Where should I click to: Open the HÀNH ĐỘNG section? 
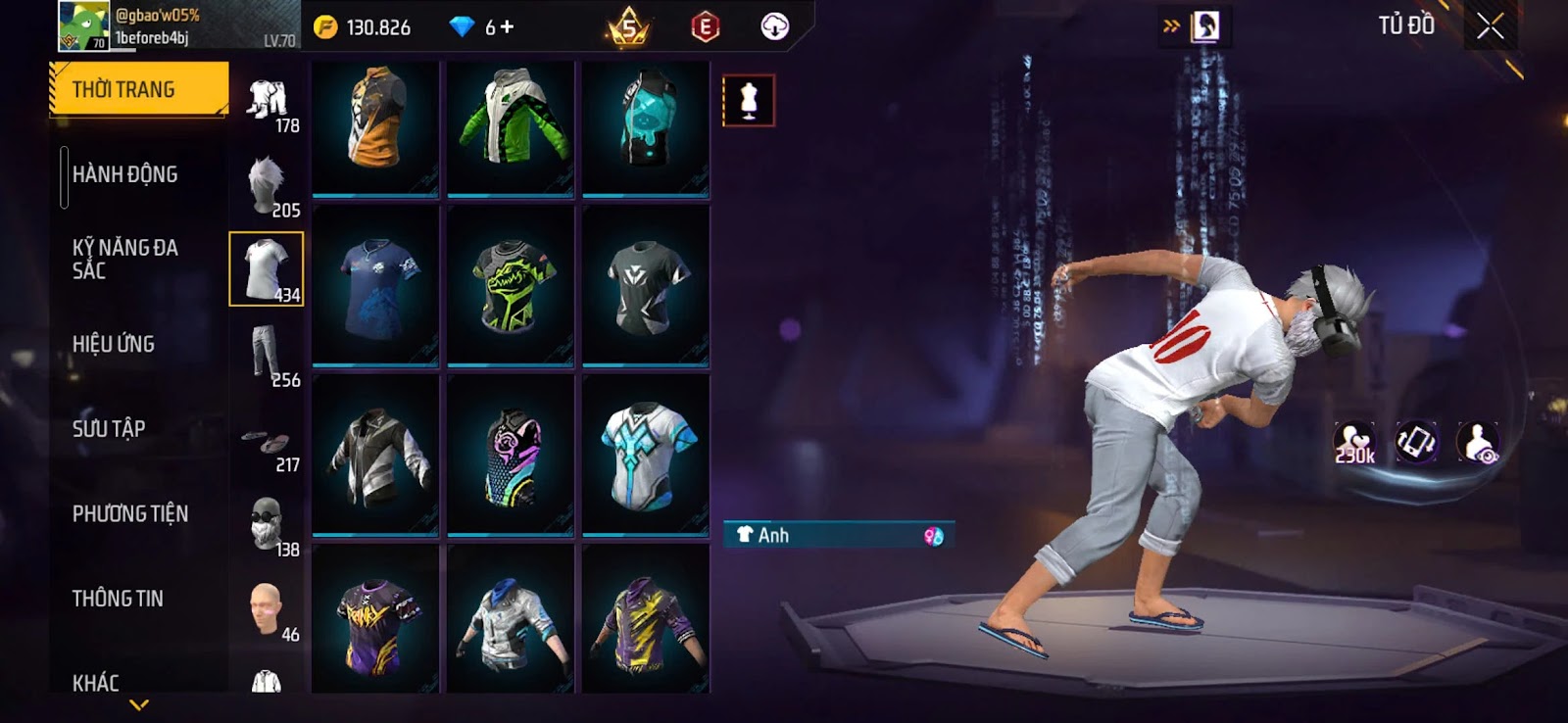point(124,174)
